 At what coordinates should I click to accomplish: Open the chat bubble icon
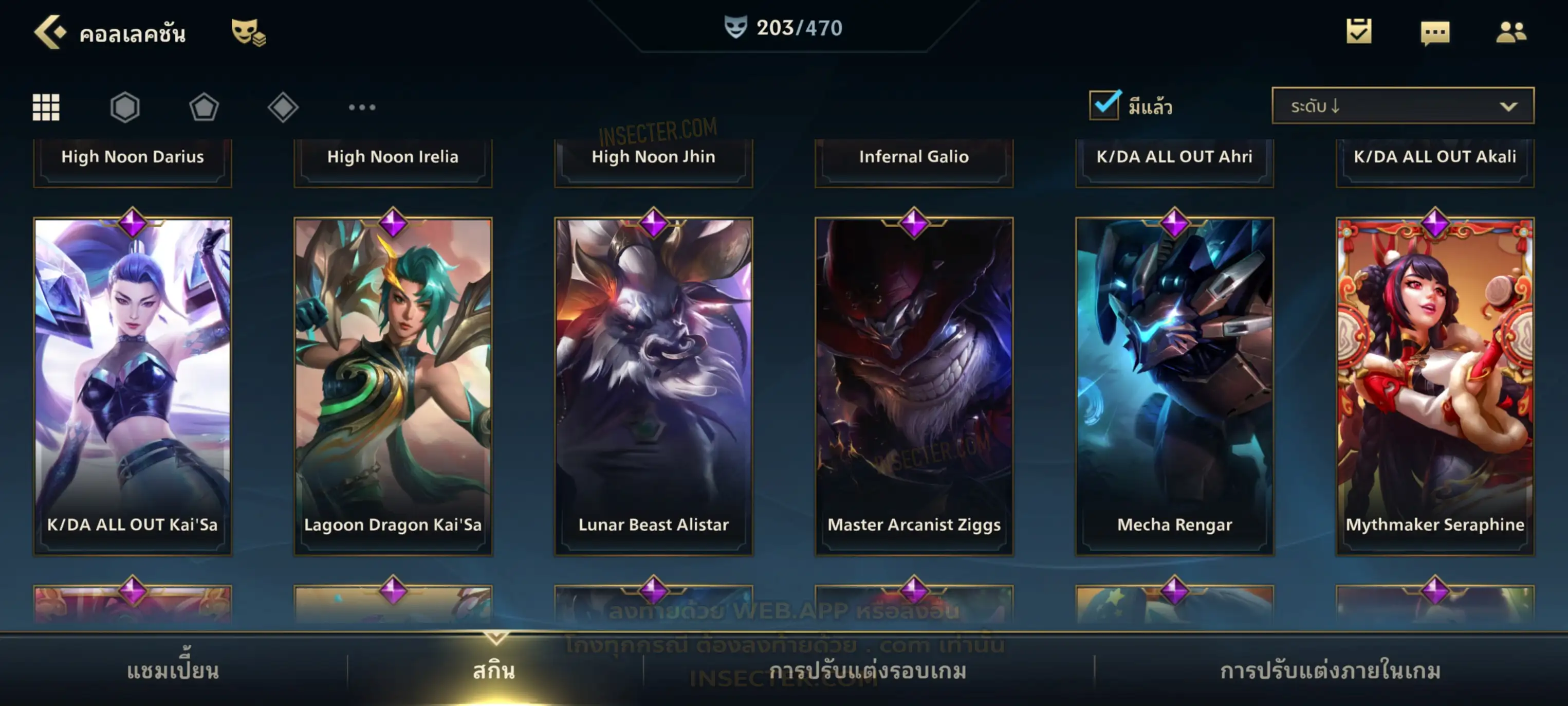pyautogui.click(x=1435, y=32)
